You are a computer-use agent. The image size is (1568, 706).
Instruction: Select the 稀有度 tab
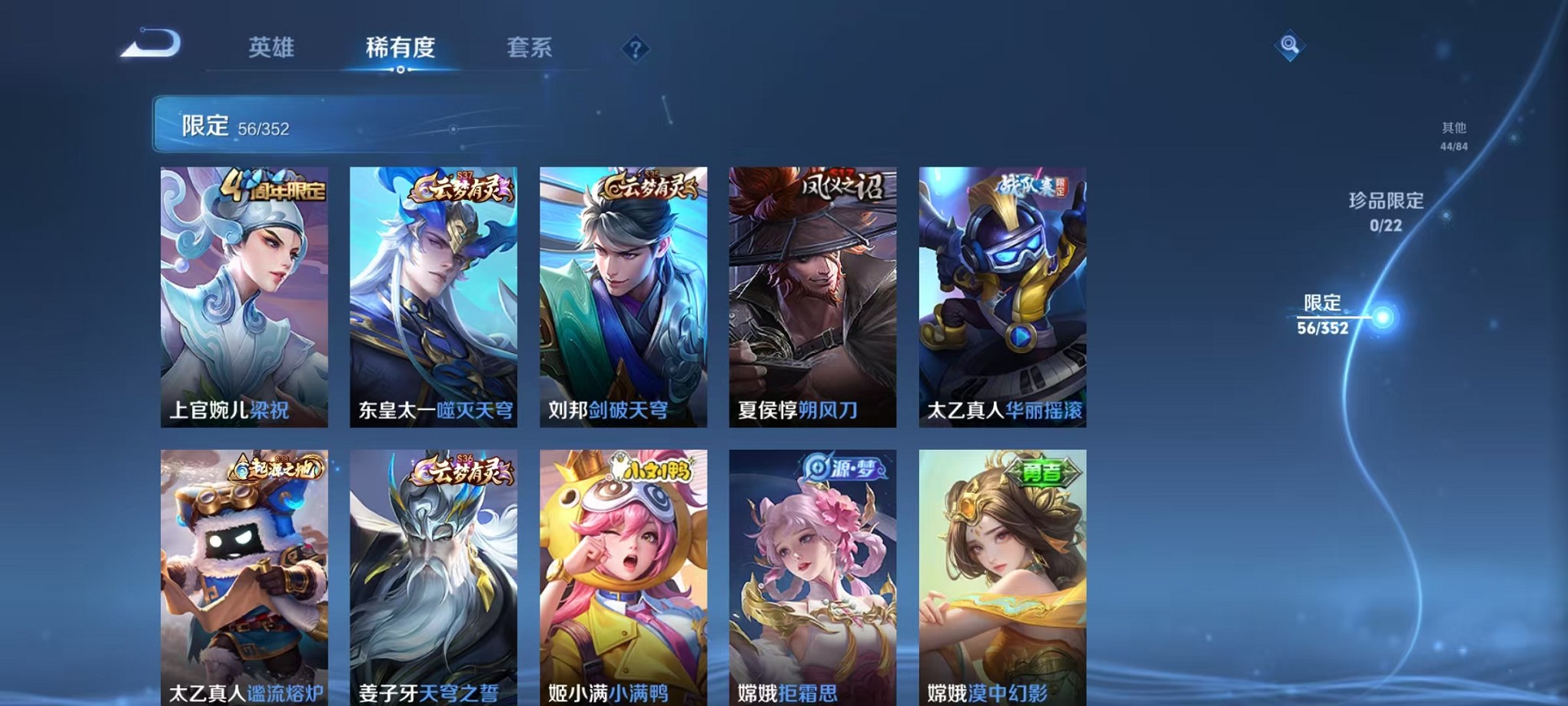(x=402, y=48)
